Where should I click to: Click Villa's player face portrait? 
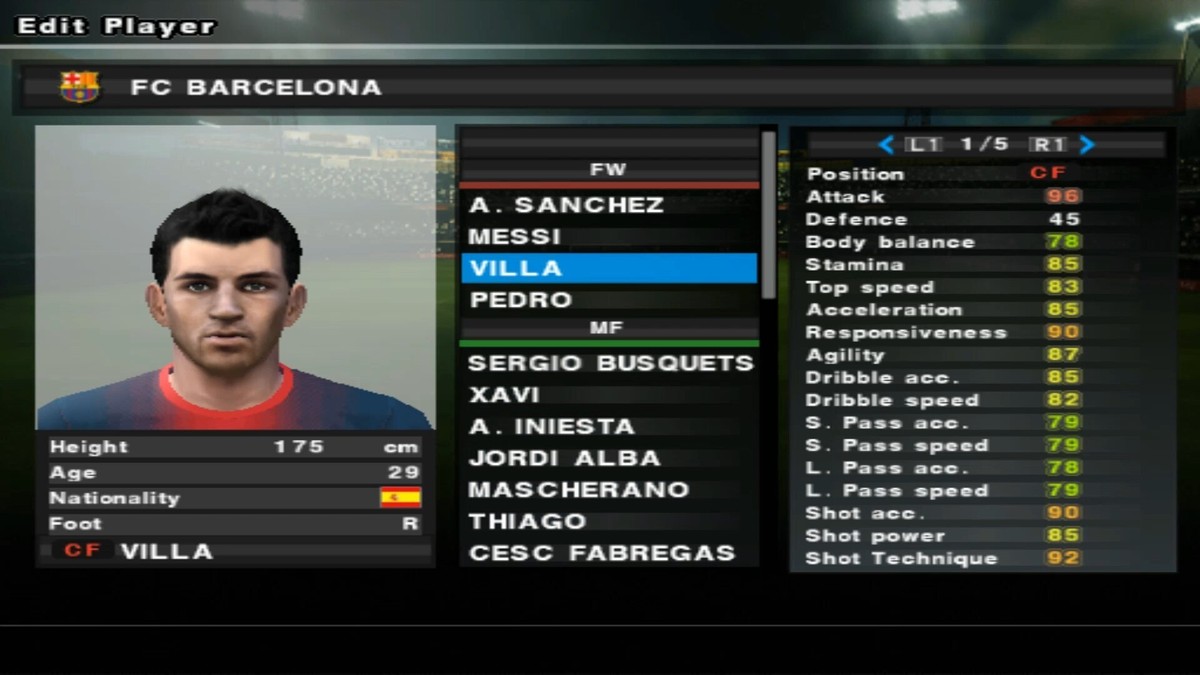(x=235, y=277)
